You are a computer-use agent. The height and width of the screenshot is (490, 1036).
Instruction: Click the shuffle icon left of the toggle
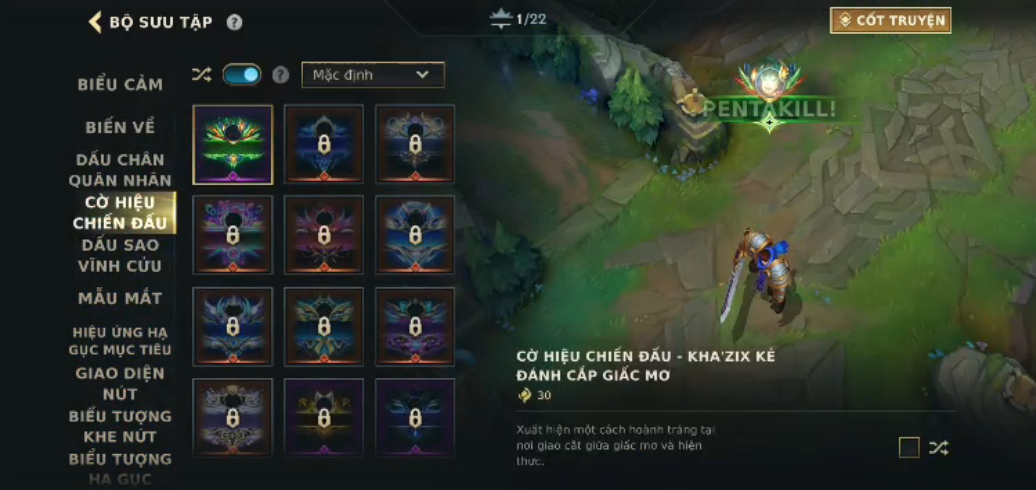tap(201, 75)
